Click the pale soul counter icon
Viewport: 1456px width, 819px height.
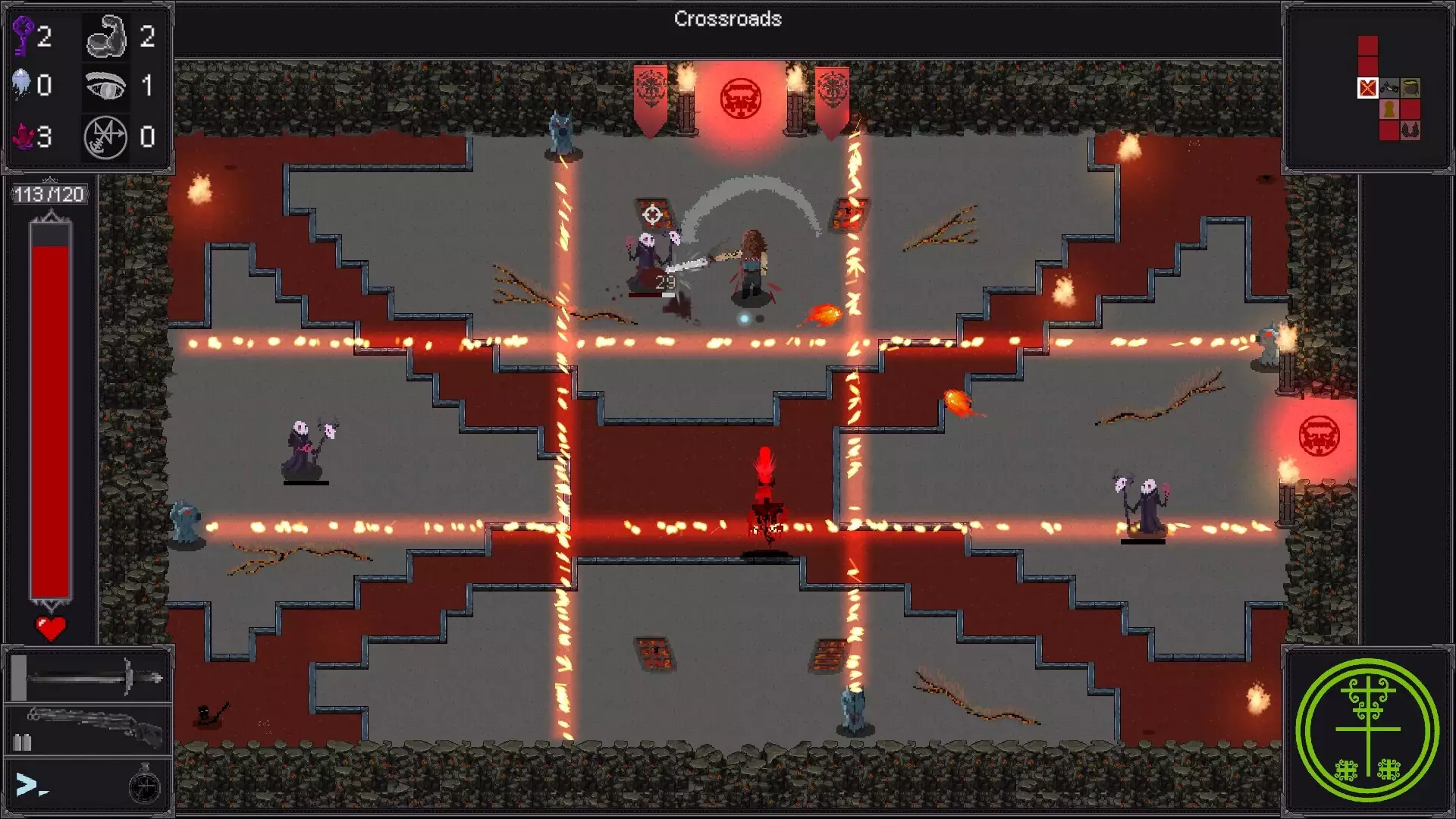click(x=22, y=83)
